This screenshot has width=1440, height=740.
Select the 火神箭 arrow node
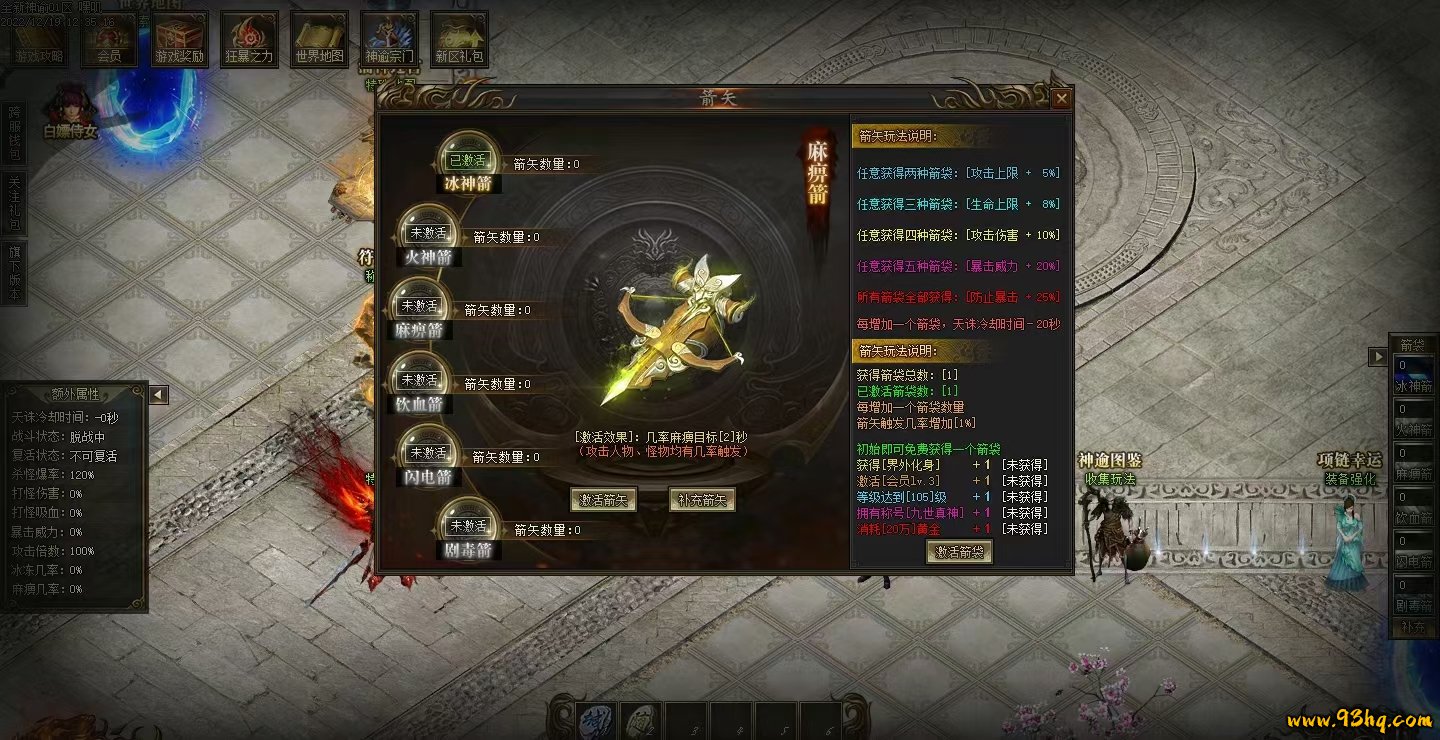(428, 236)
